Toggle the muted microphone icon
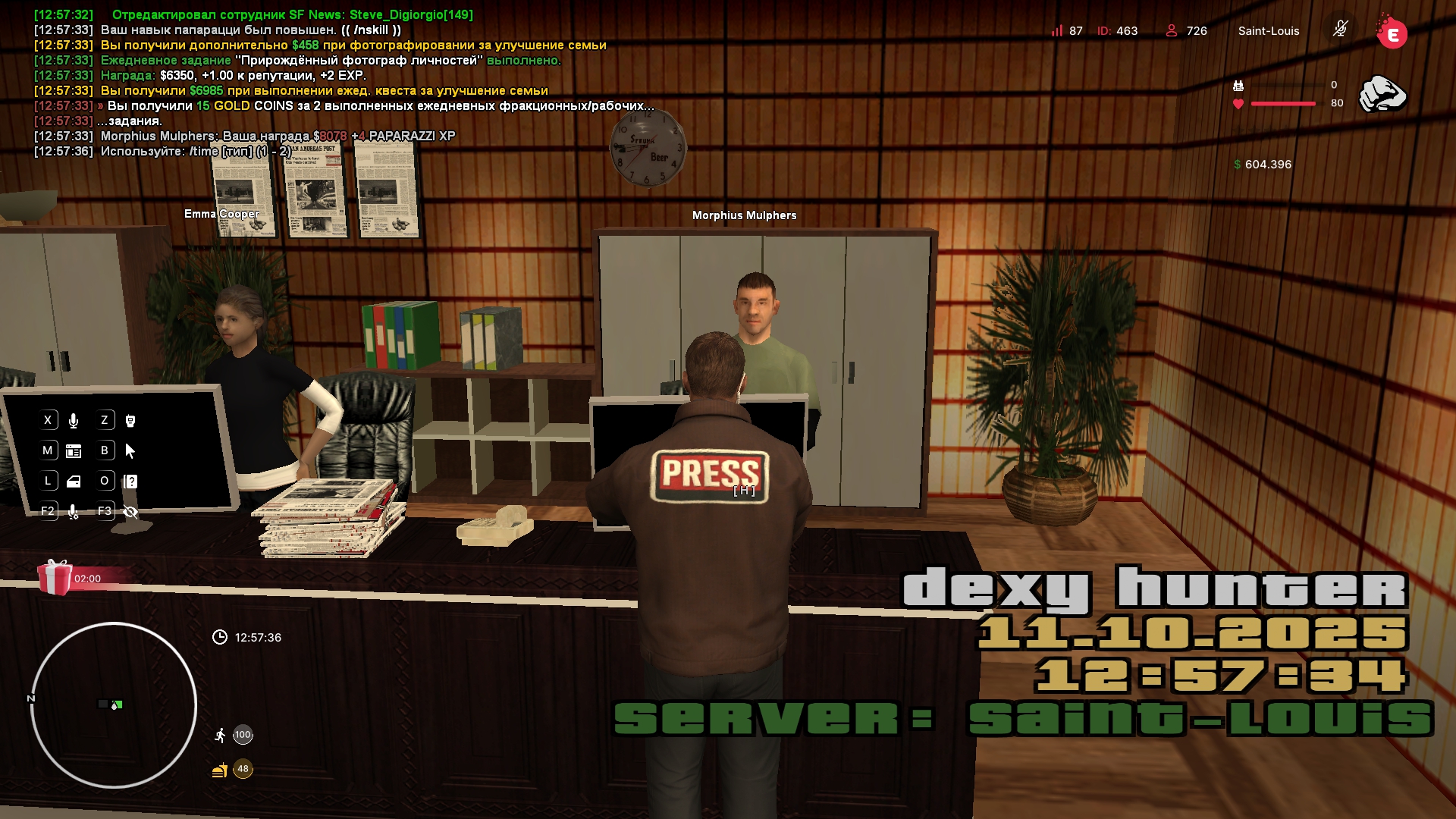This screenshot has width=1456, height=819. 1340,30
